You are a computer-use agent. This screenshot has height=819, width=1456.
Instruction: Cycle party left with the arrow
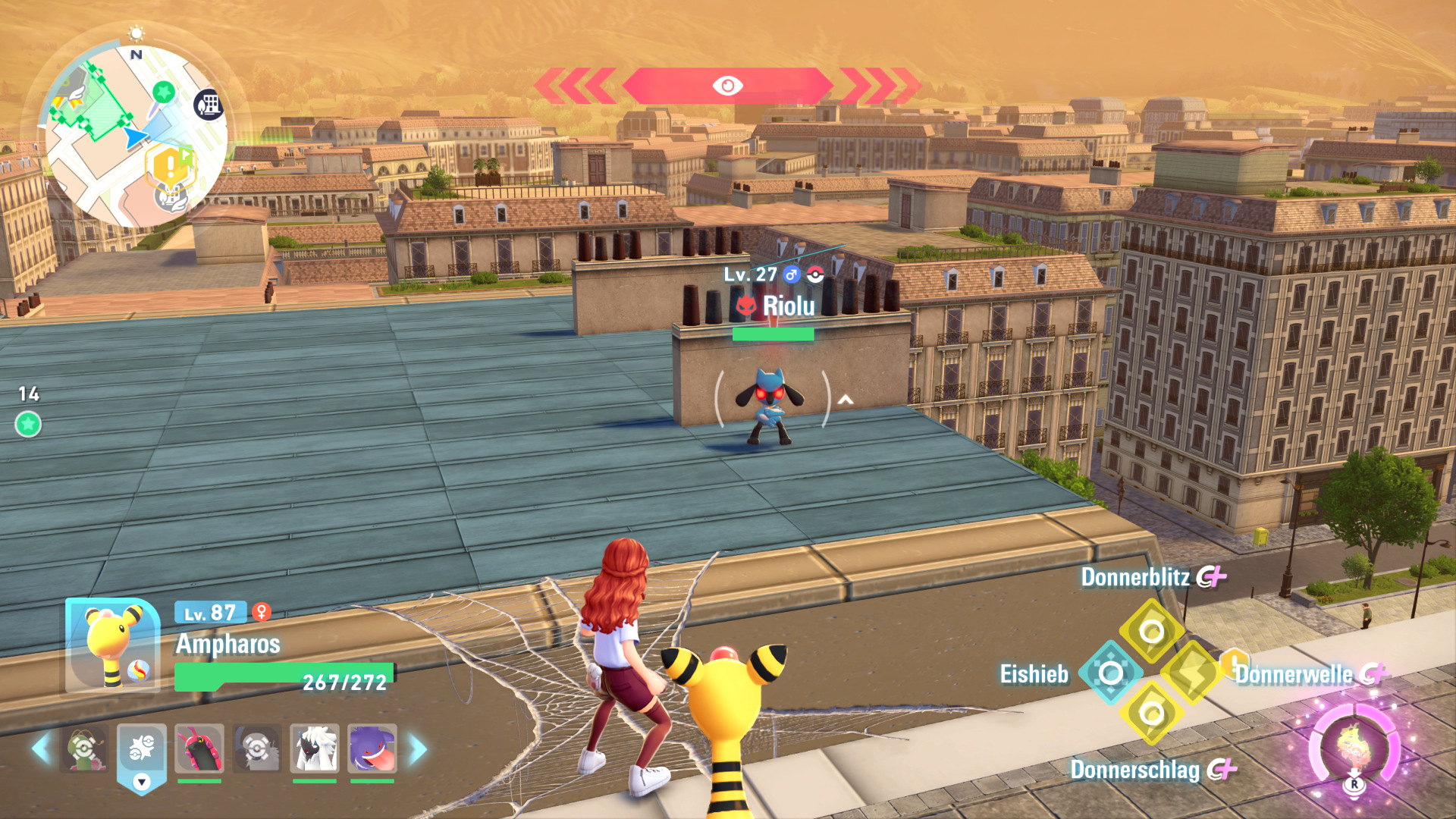tap(41, 748)
